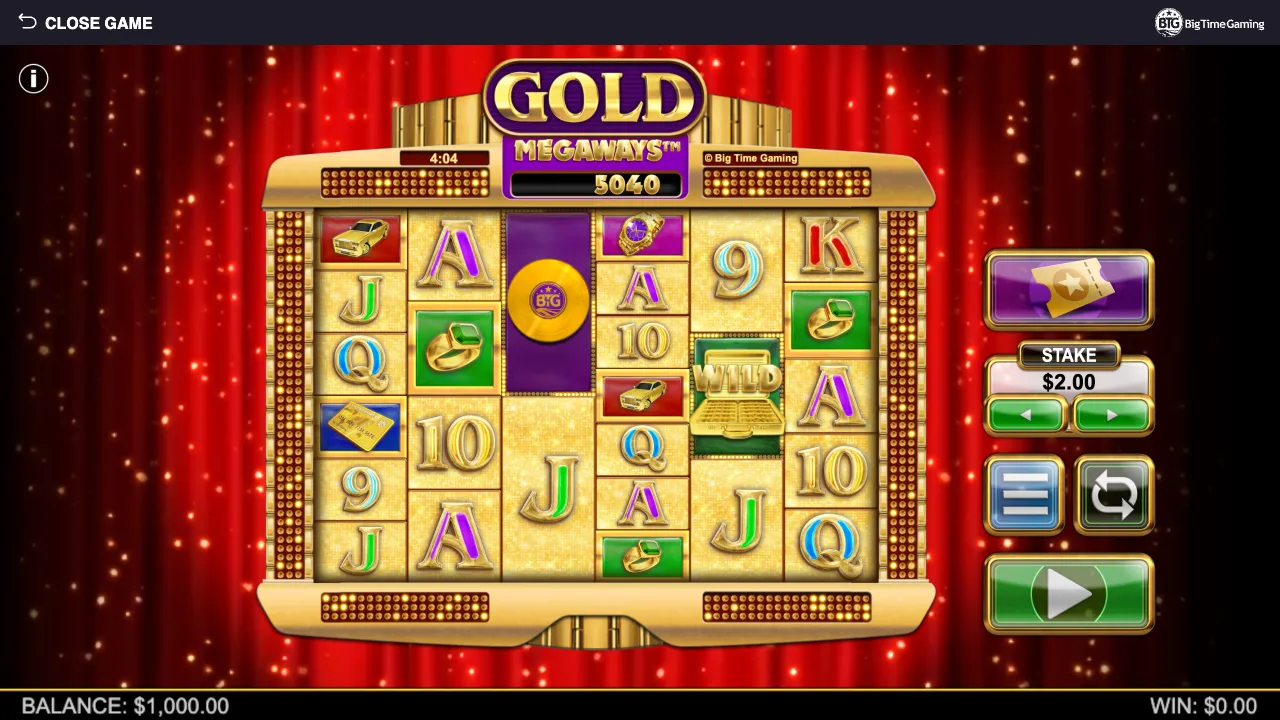
Task: Click the golden BTG record symbol
Action: pyautogui.click(x=548, y=298)
